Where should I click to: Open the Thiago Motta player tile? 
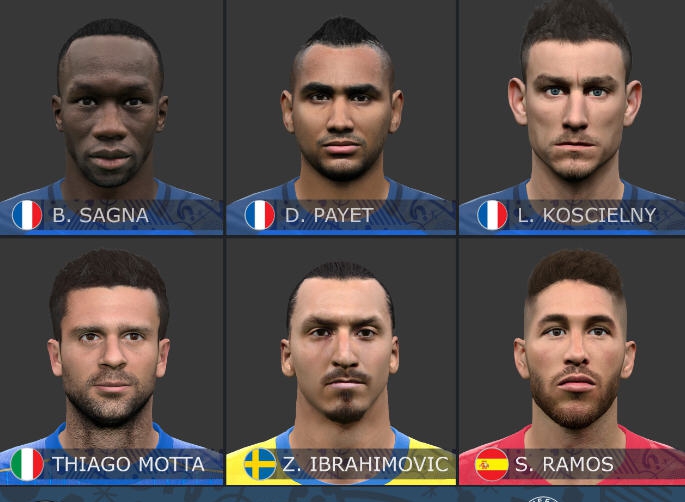[x=110, y=360]
